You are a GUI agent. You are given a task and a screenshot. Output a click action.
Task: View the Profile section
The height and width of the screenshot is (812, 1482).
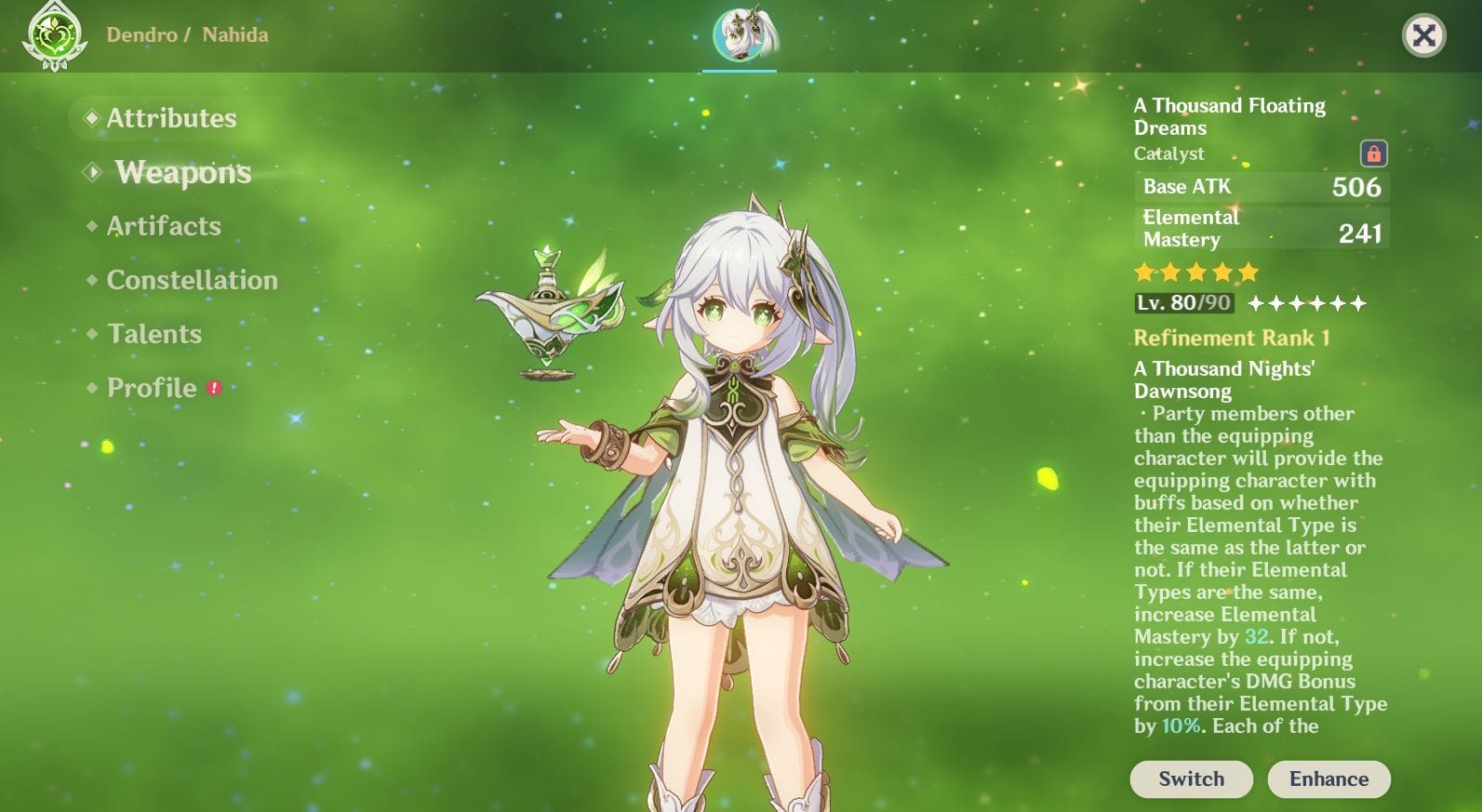(152, 388)
